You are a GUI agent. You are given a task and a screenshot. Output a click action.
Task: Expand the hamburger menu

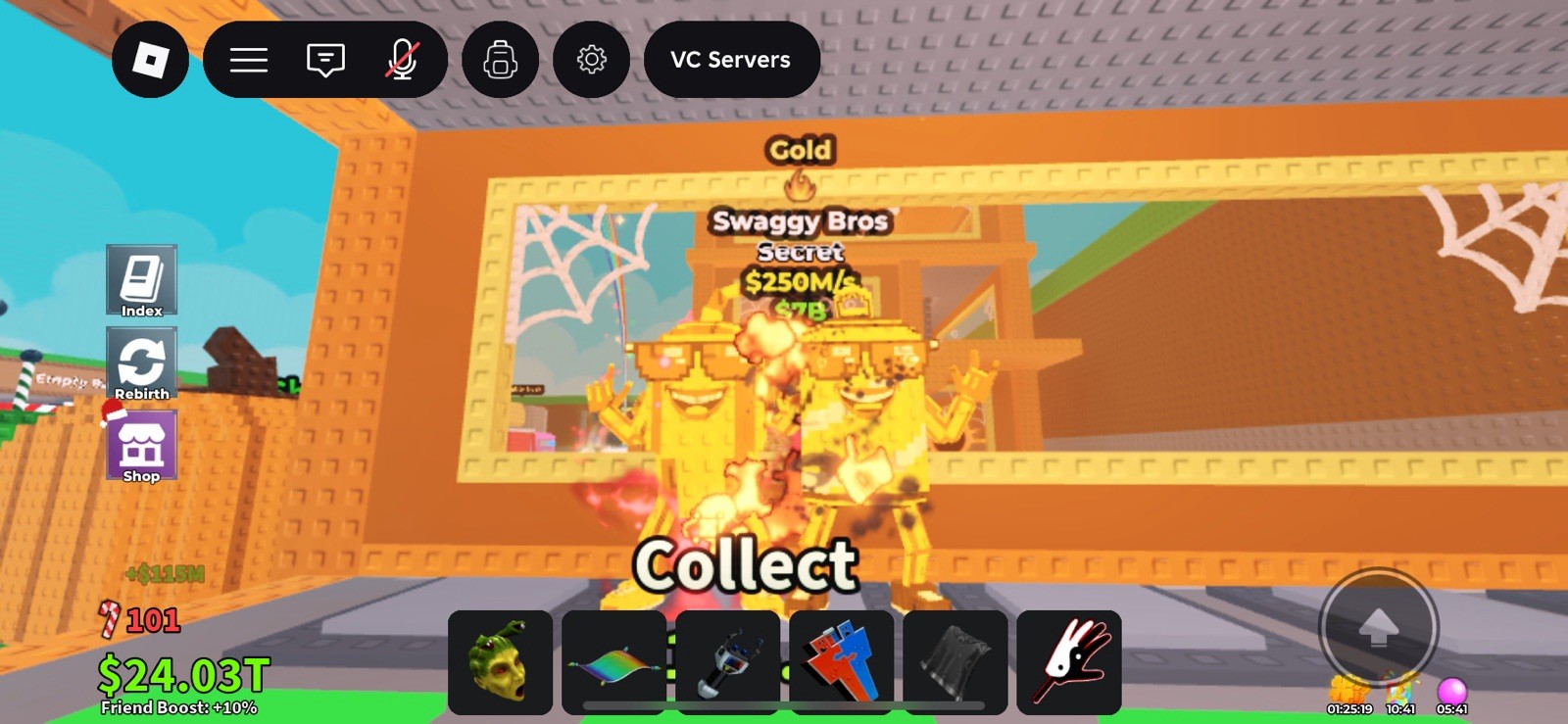(x=248, y=60)
